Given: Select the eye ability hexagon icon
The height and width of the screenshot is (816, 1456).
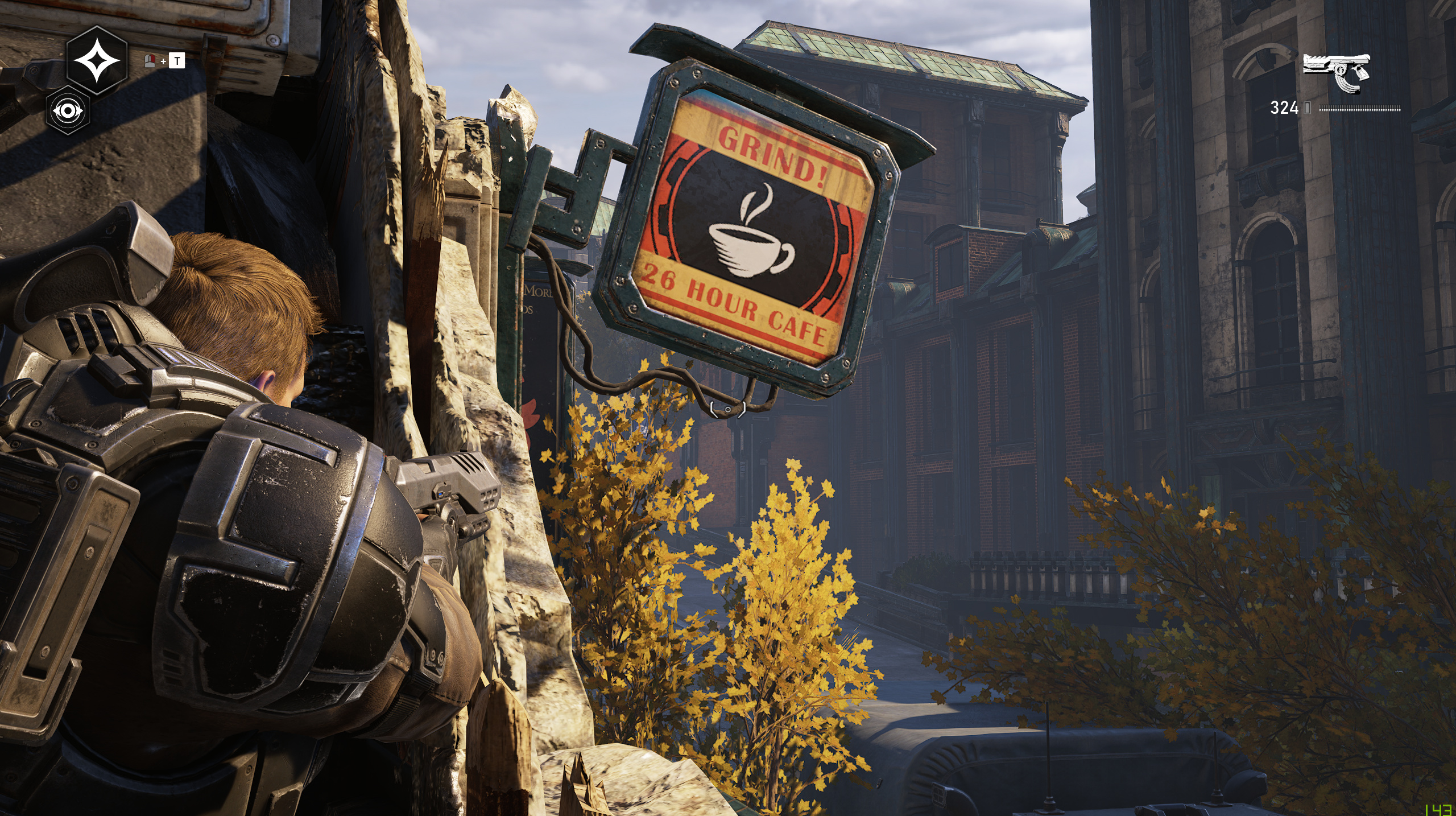Looking at the screenshot, I should point(68,110).
